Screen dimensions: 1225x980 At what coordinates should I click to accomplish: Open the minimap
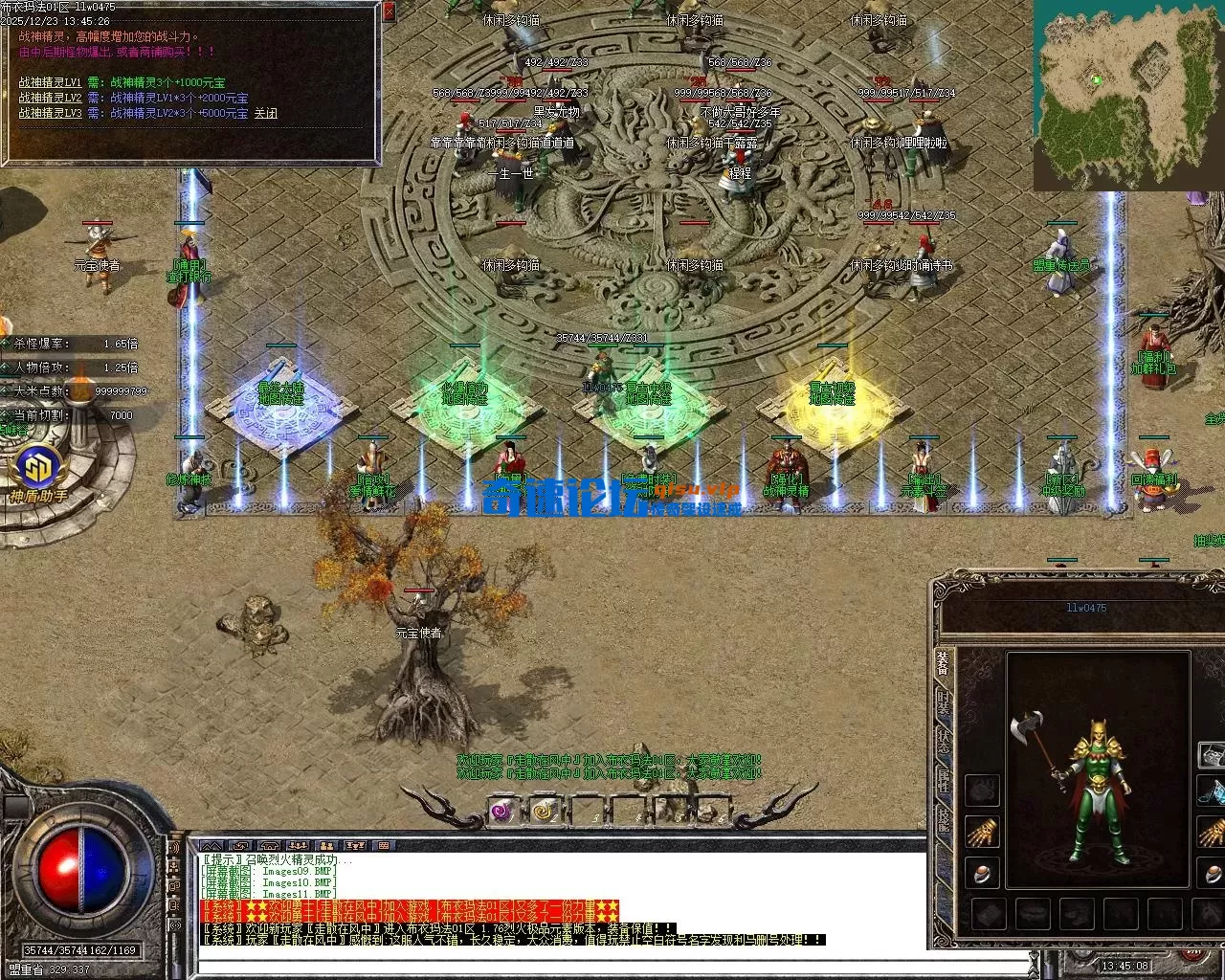pyautogui.click(x=1092, y=95)
